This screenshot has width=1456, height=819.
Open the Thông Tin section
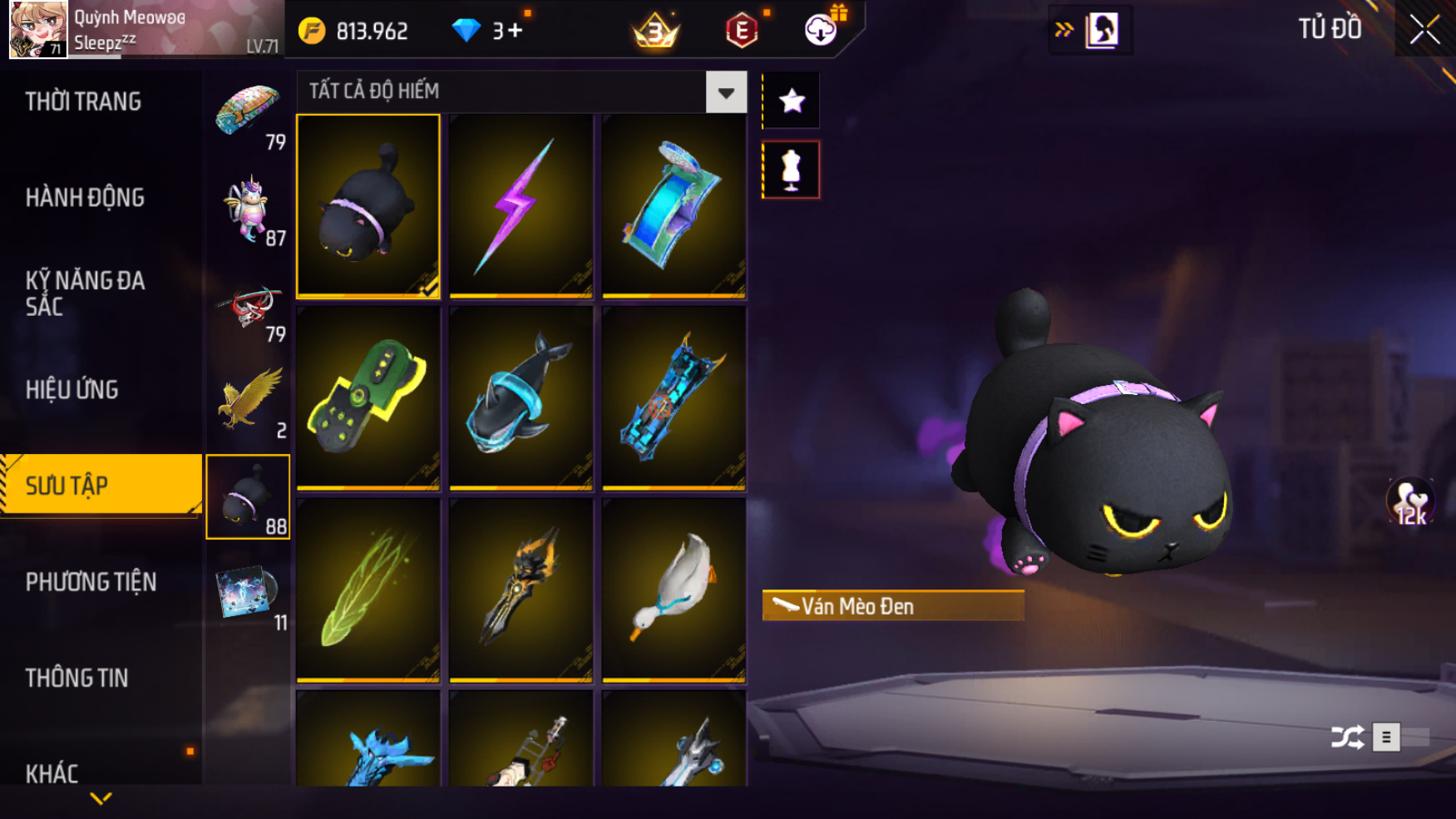[77, 678]
